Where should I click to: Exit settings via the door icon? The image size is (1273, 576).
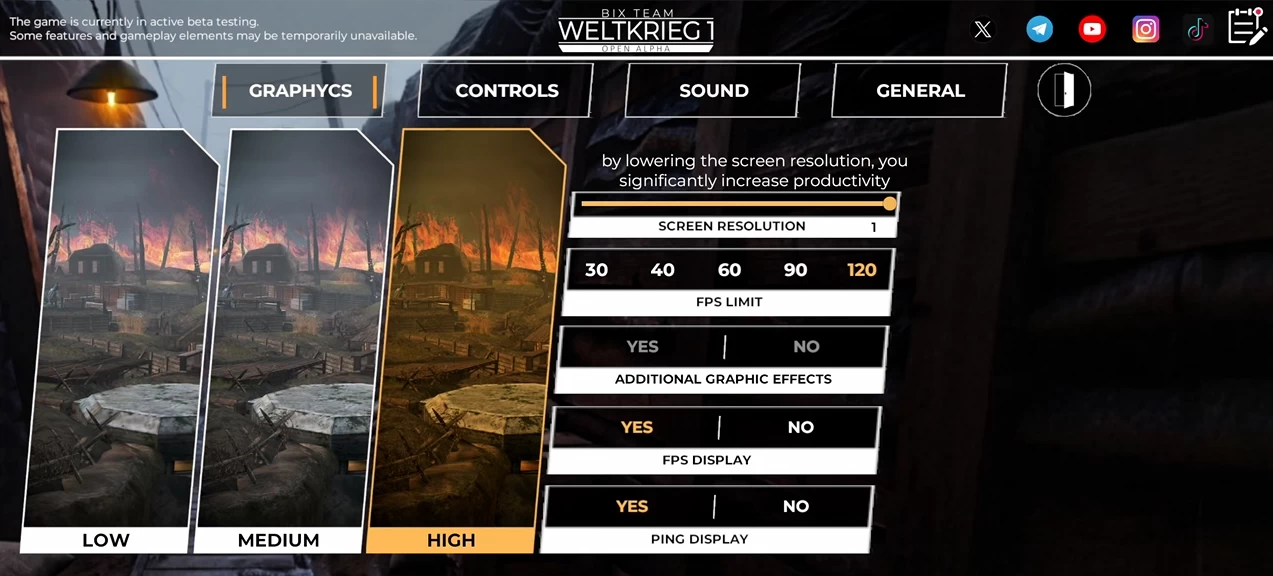[x=1064, y=91]
